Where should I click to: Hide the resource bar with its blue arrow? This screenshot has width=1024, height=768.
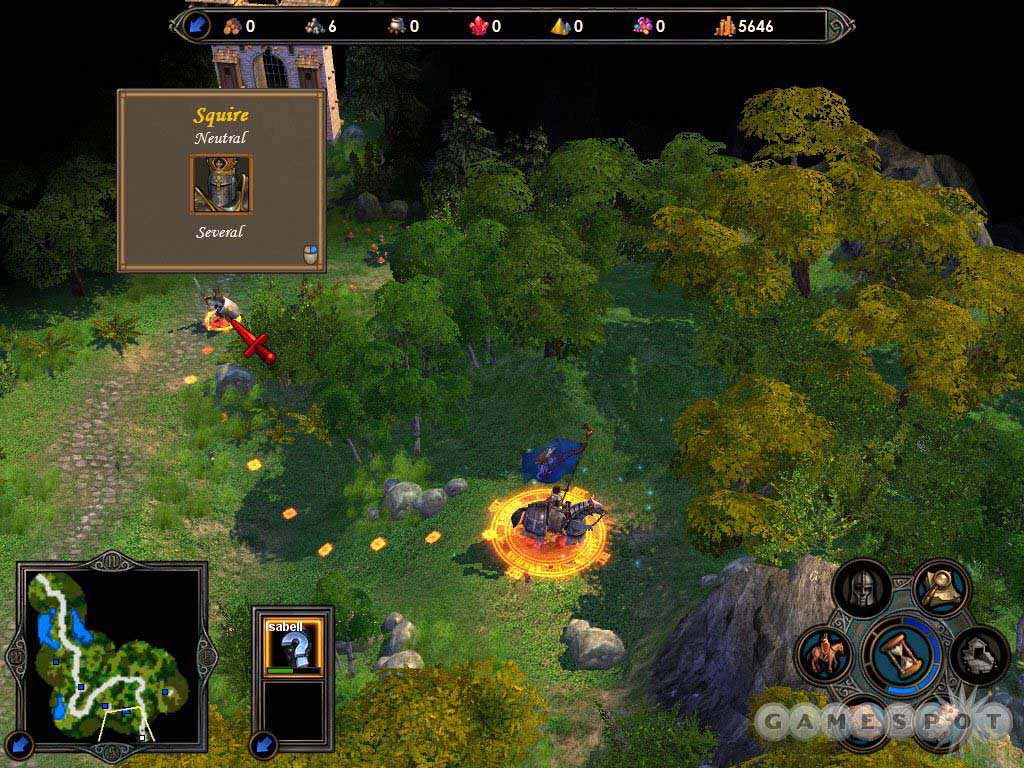tap(196, 25)
